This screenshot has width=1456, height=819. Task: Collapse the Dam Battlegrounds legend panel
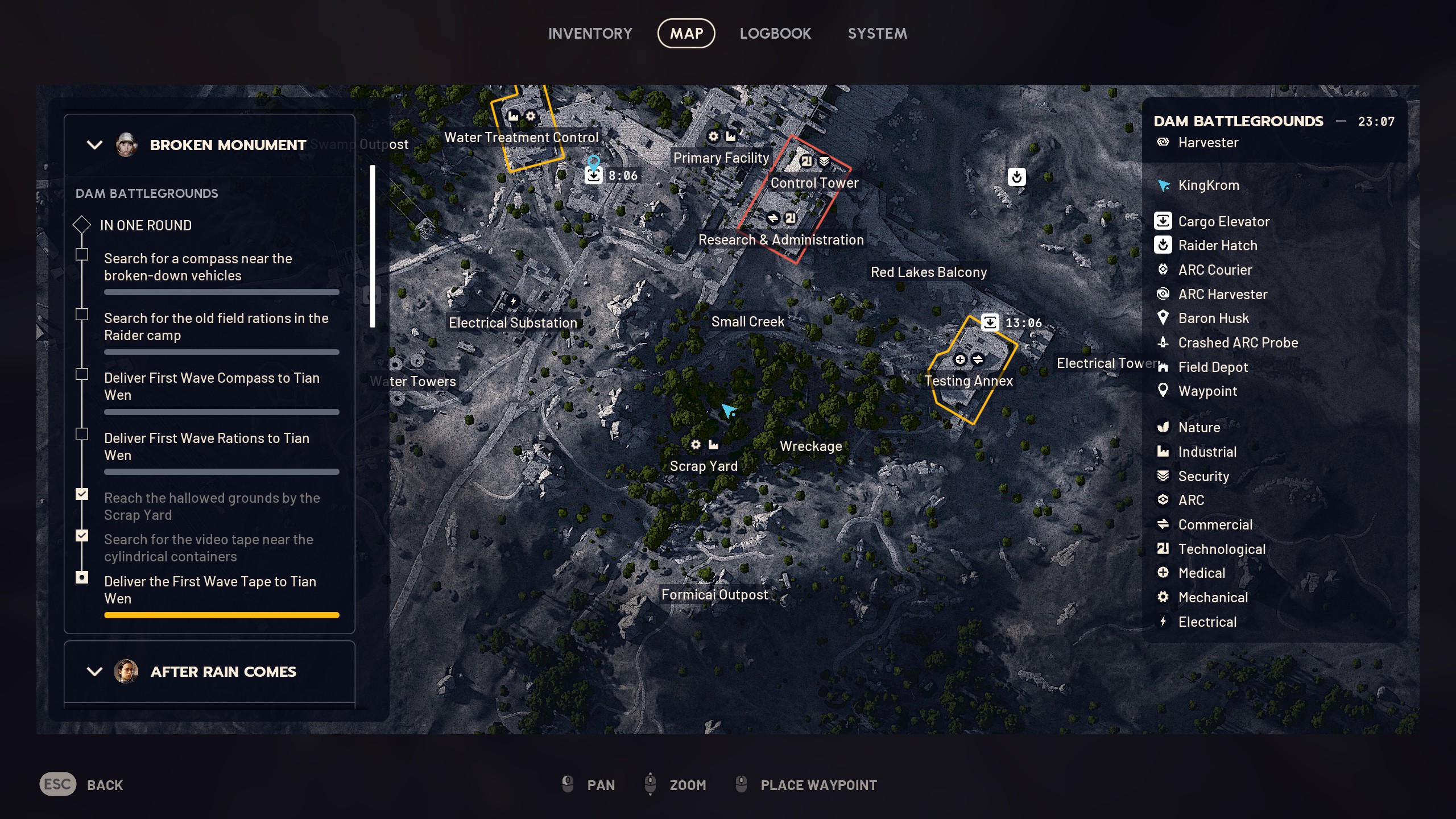[x=1341, y=121]
